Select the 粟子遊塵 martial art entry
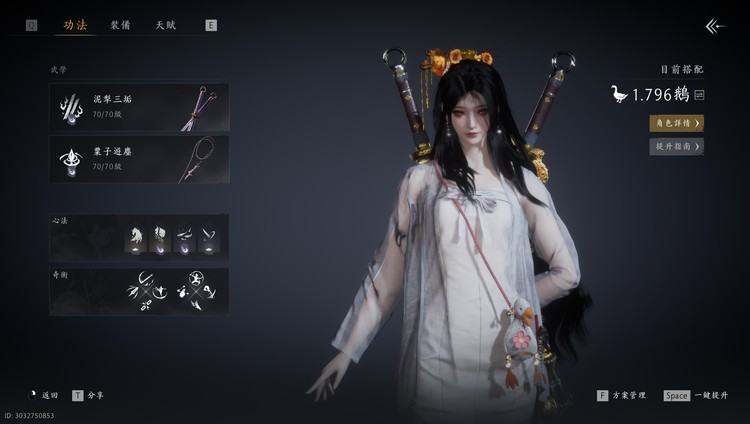Screen dimensions: 750x424 click(x=139, y=159)
